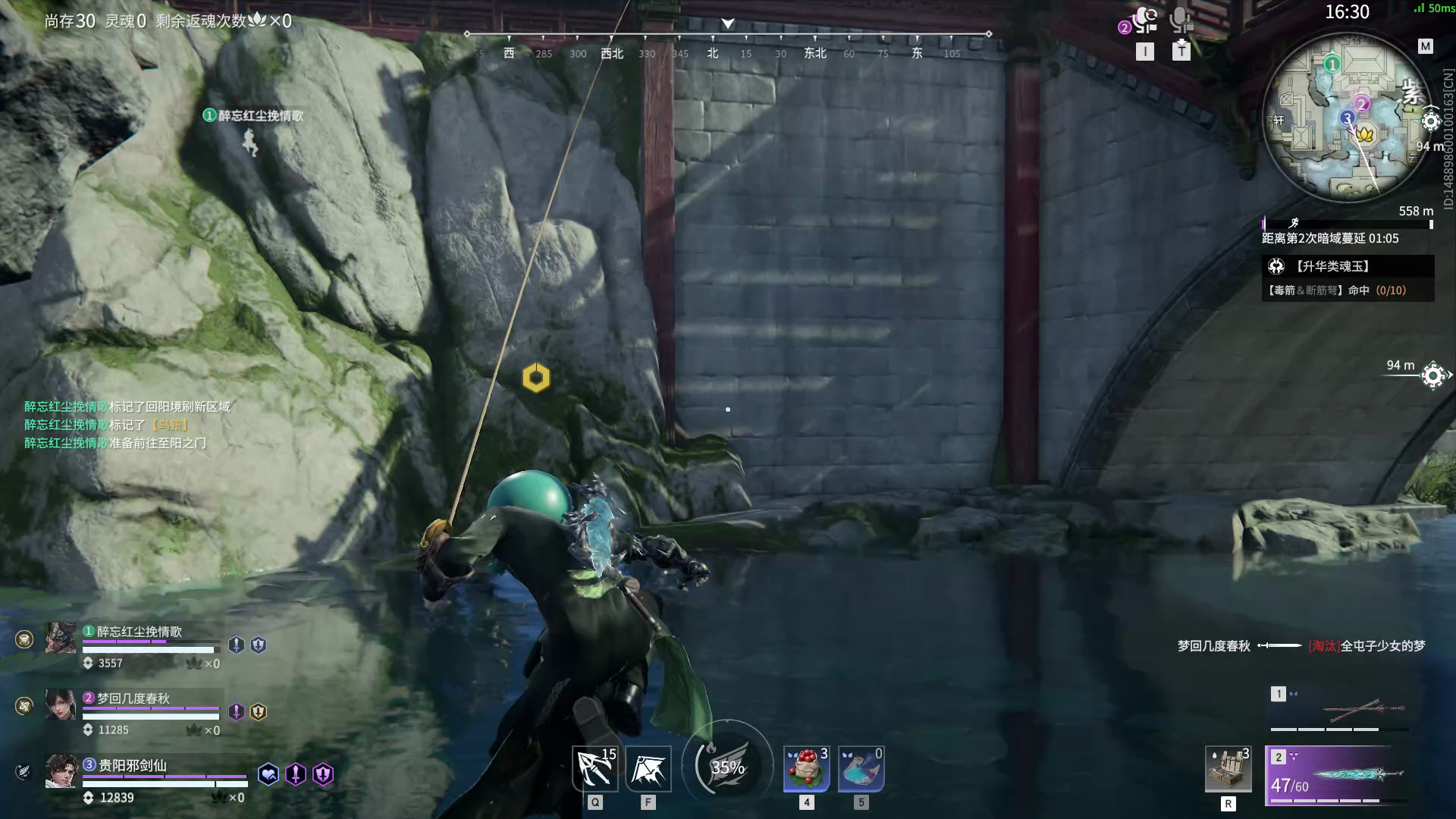Select the blue potion item slot
Screen dimensions: 1456x819
pyautogui.click(x=861, y=769)
